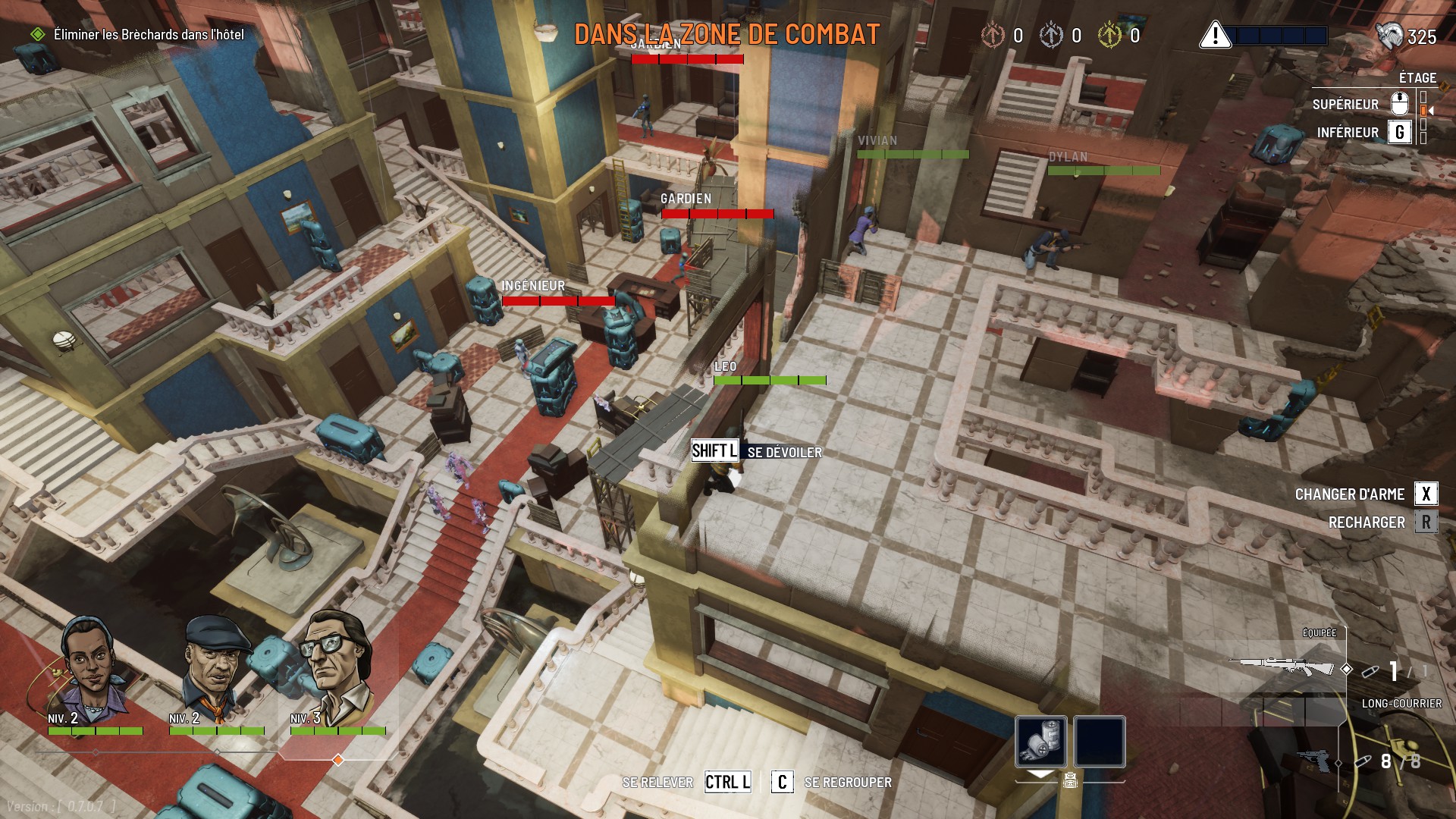The image size is (1456, 819).
Task: Click the Changer d'arme weapon swap label
Action: pyautogui.click(x=1350, y=494)
